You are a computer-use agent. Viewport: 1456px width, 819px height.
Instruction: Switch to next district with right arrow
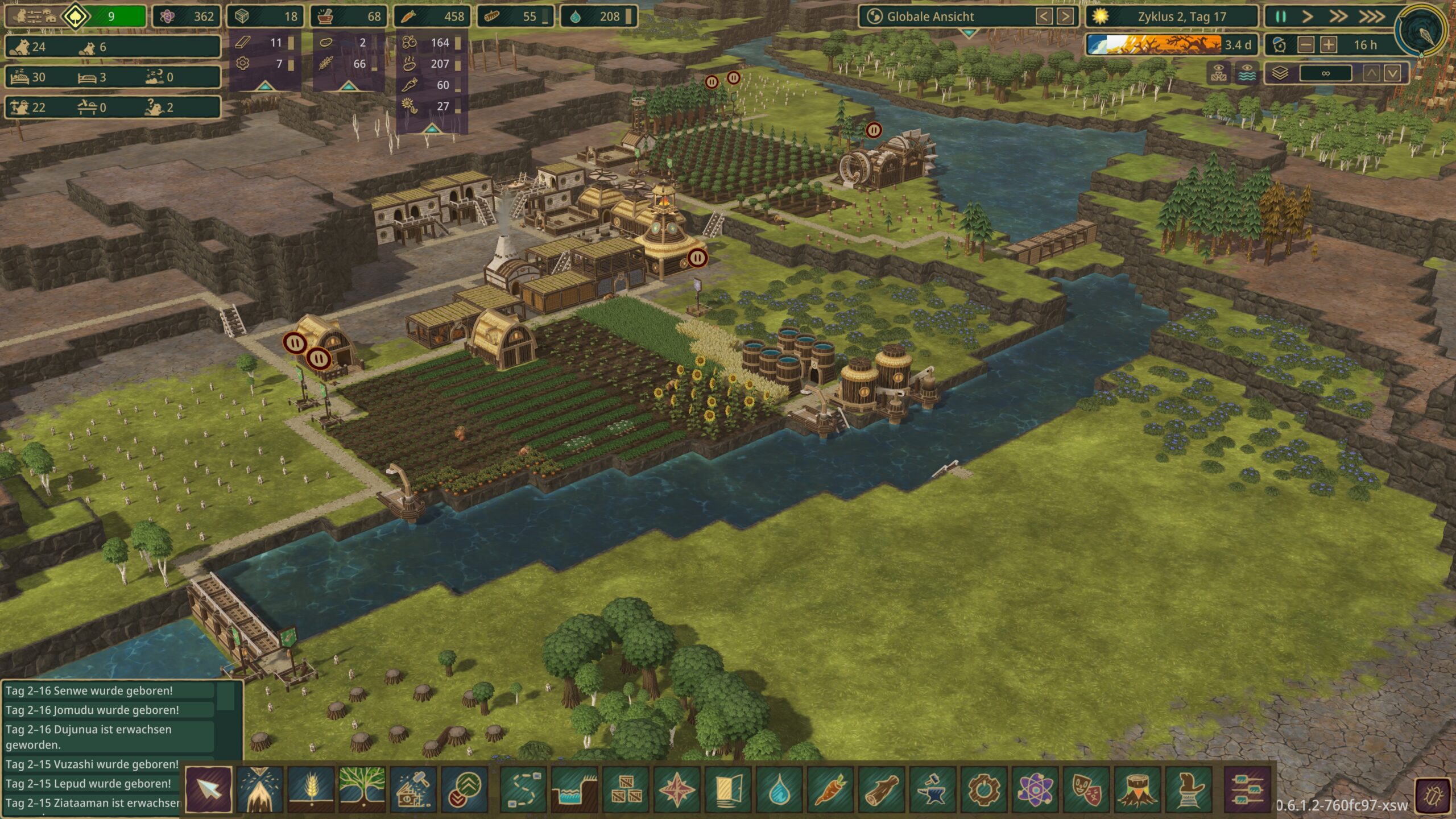click(1065, 16)
